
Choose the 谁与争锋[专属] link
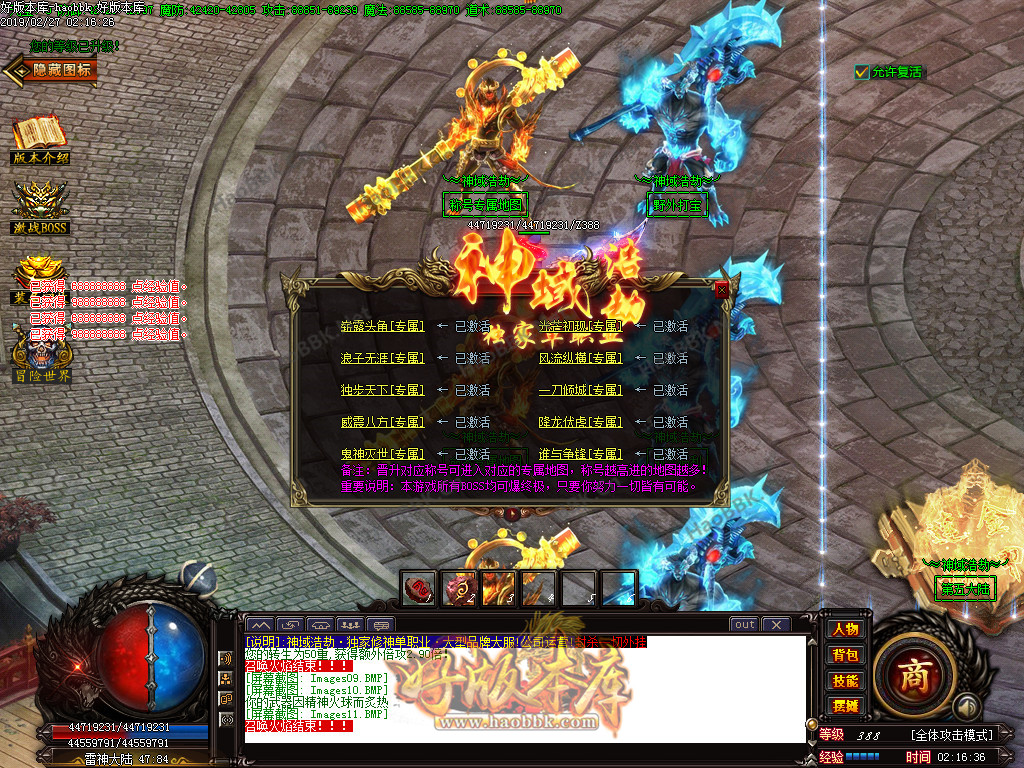point(581,454)
